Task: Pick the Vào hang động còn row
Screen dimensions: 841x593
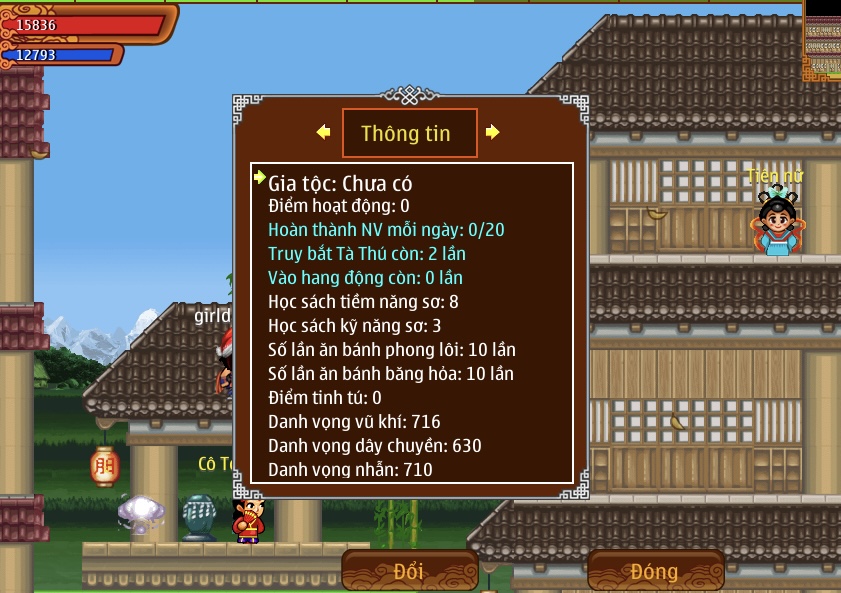Action: pyautogui.click(x=365, y=277)
